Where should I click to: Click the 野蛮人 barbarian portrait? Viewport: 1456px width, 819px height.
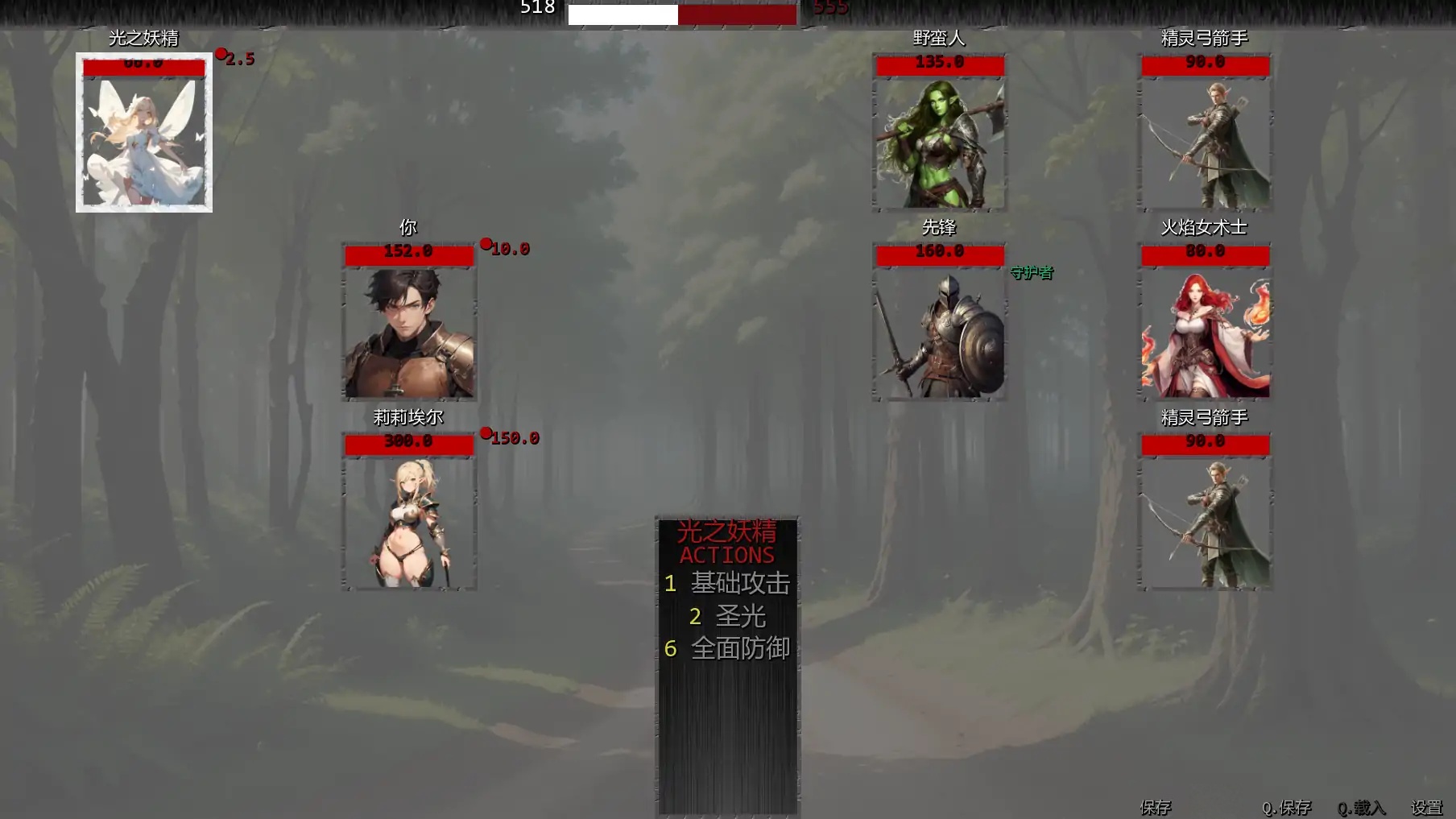coord(938,141)
